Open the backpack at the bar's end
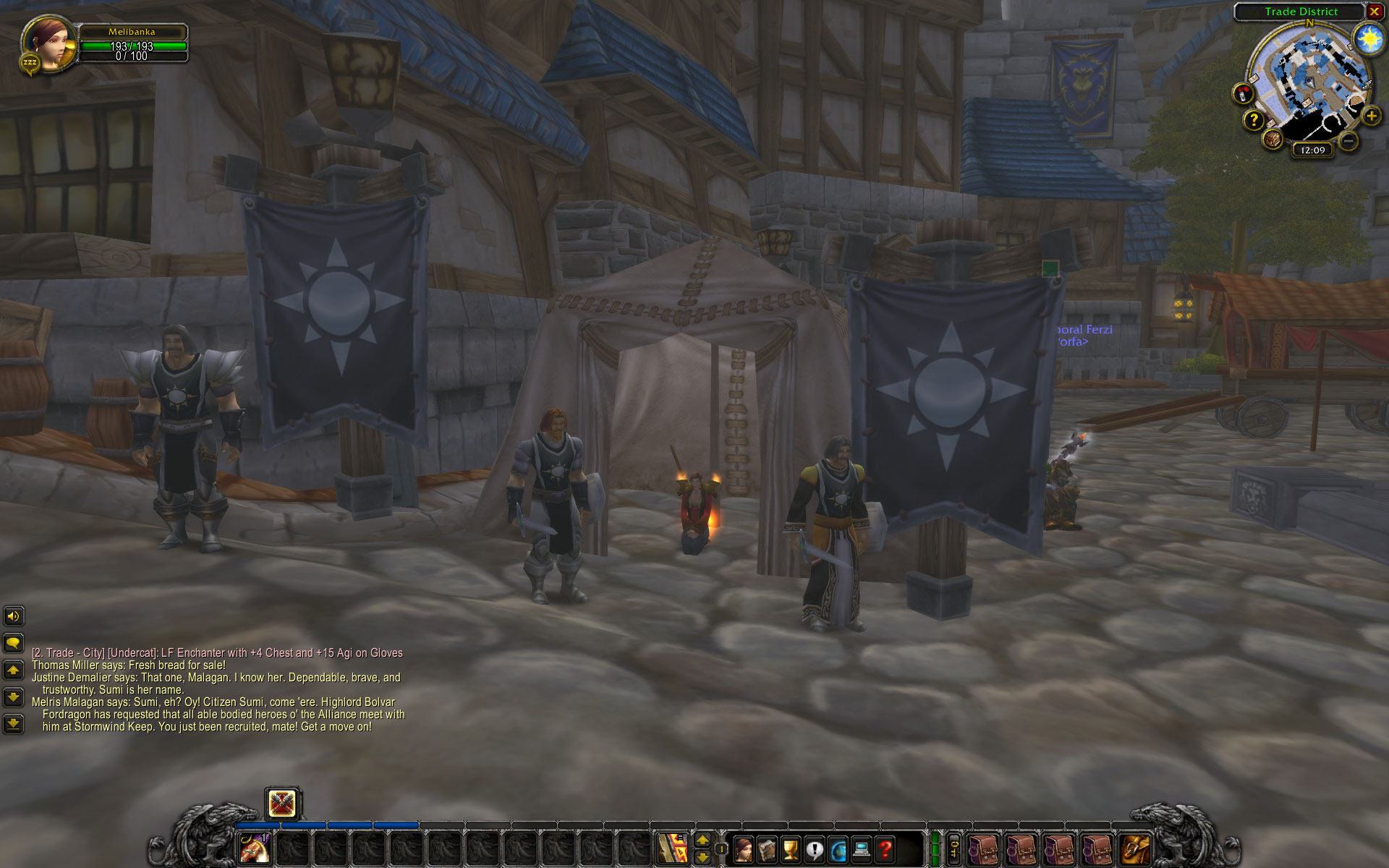Image resolution: width=1389 pixels, height=868 pixels. (1134, 849)
